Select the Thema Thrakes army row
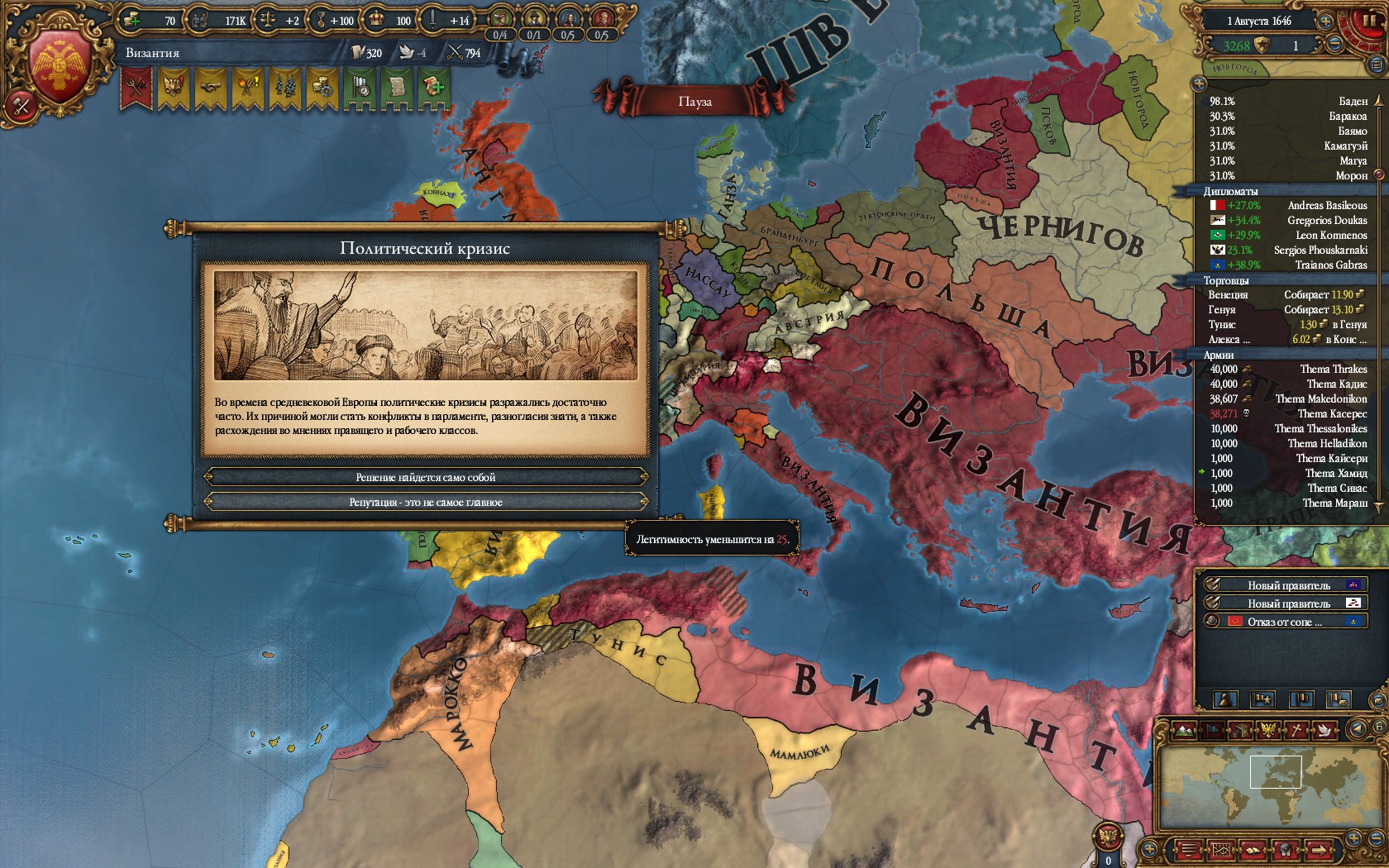This screenshot has height=868, width=1389. [x=1288, y=370]
